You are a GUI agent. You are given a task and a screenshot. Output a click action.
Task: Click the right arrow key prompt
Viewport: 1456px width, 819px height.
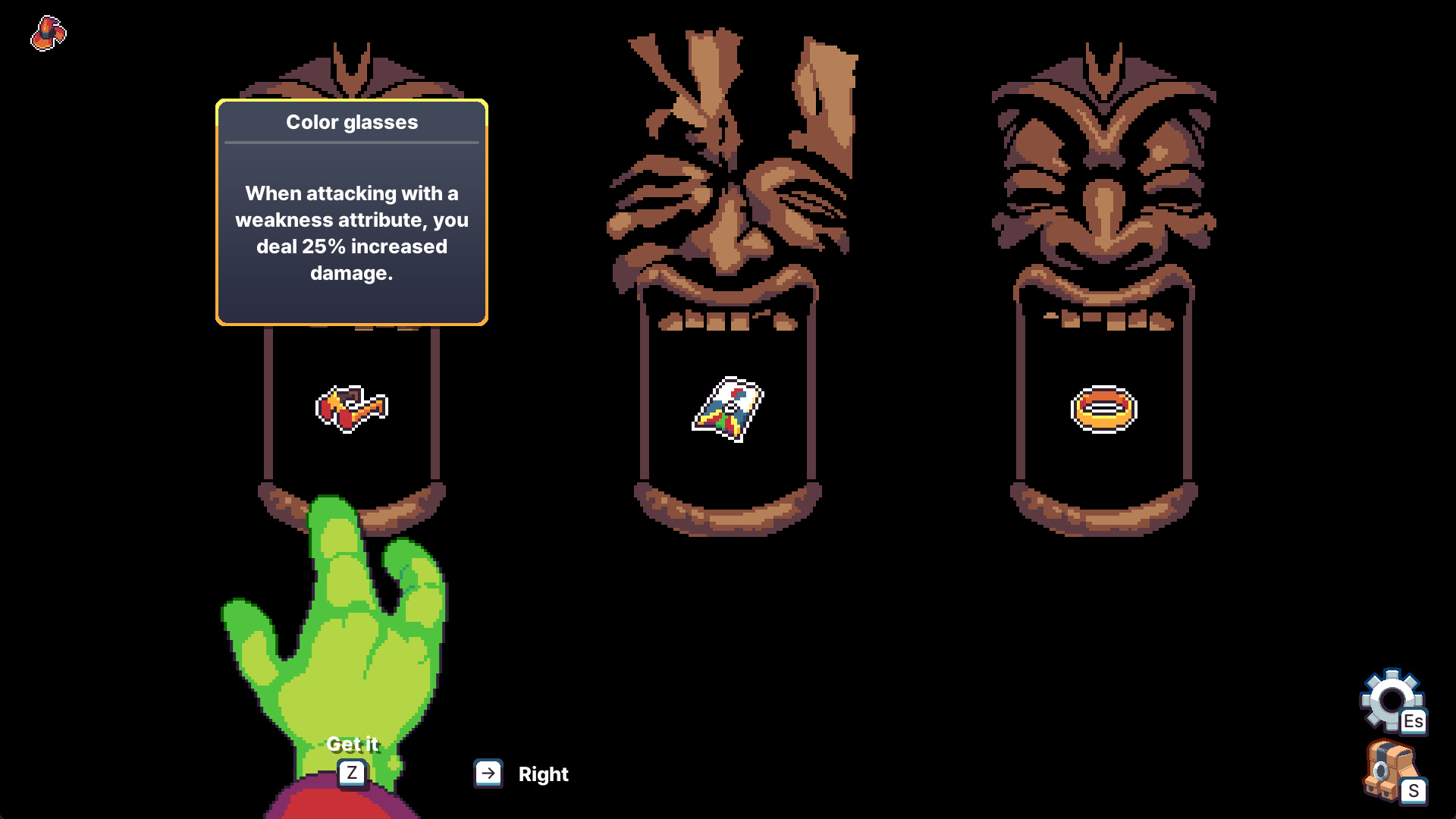[x=488, y=773]
